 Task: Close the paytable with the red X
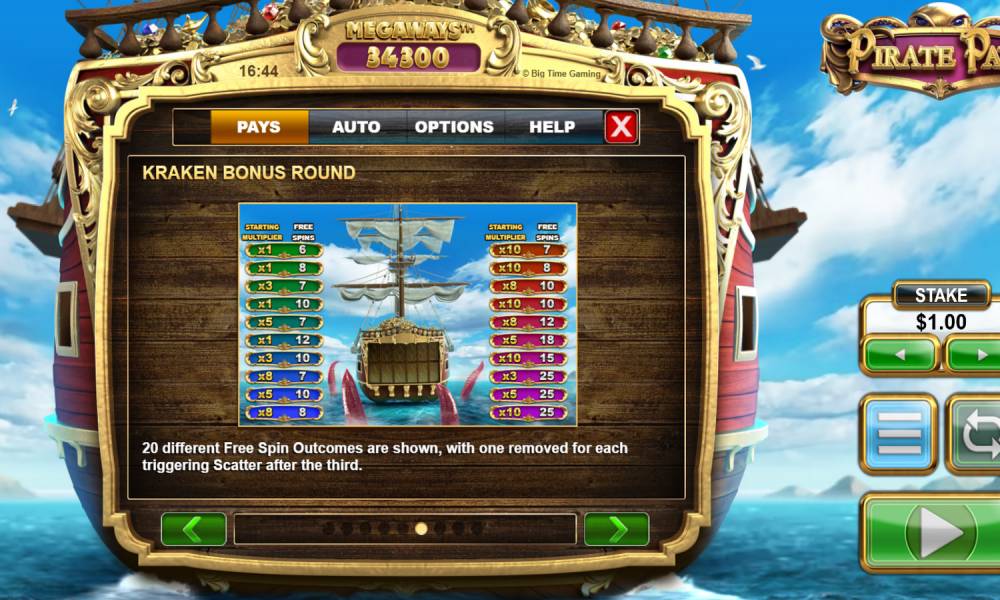pyautogui.click(x=621, y=127)
